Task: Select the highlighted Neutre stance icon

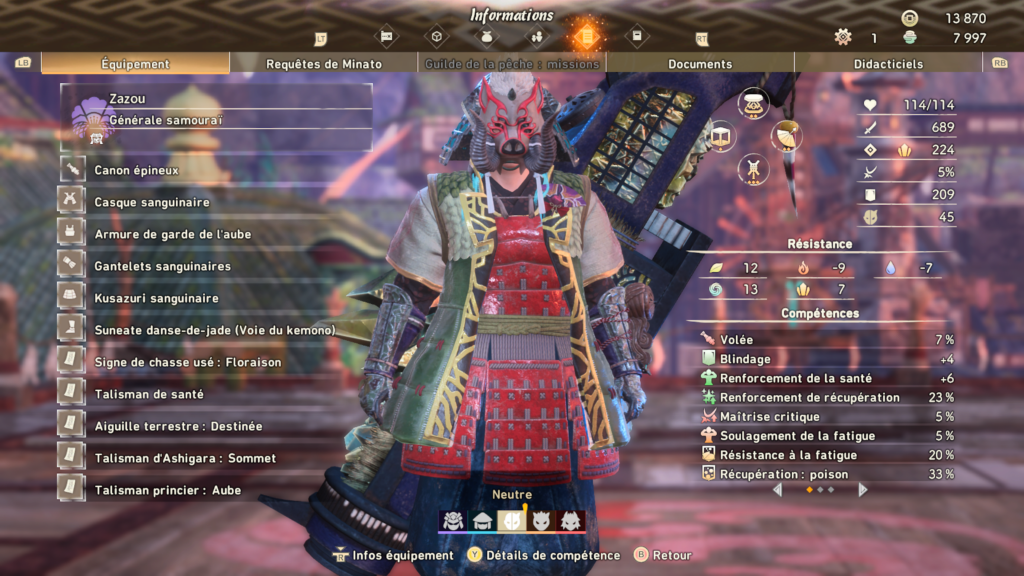Action: 512,520
